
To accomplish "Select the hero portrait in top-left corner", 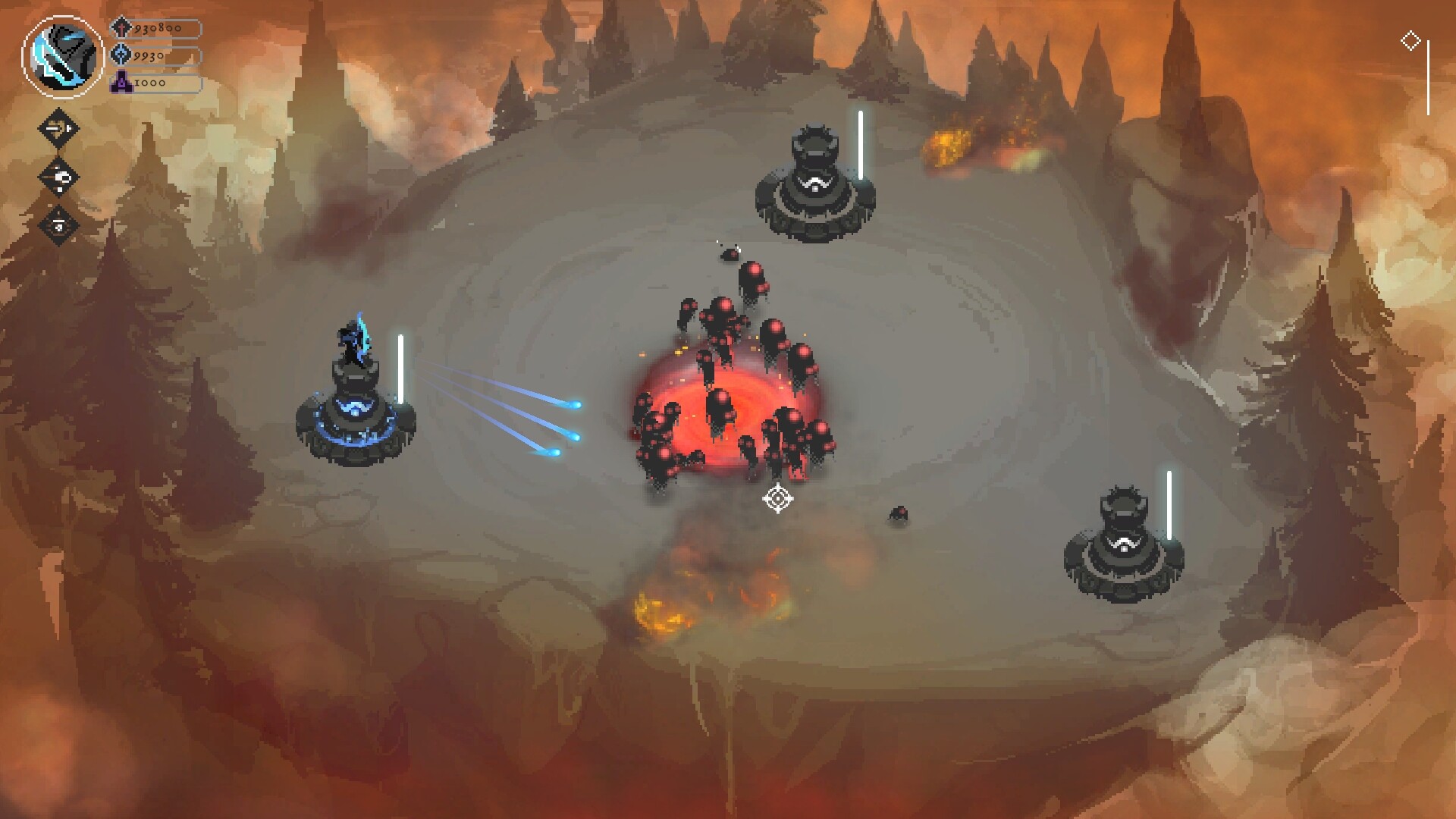I will [64, 53].
